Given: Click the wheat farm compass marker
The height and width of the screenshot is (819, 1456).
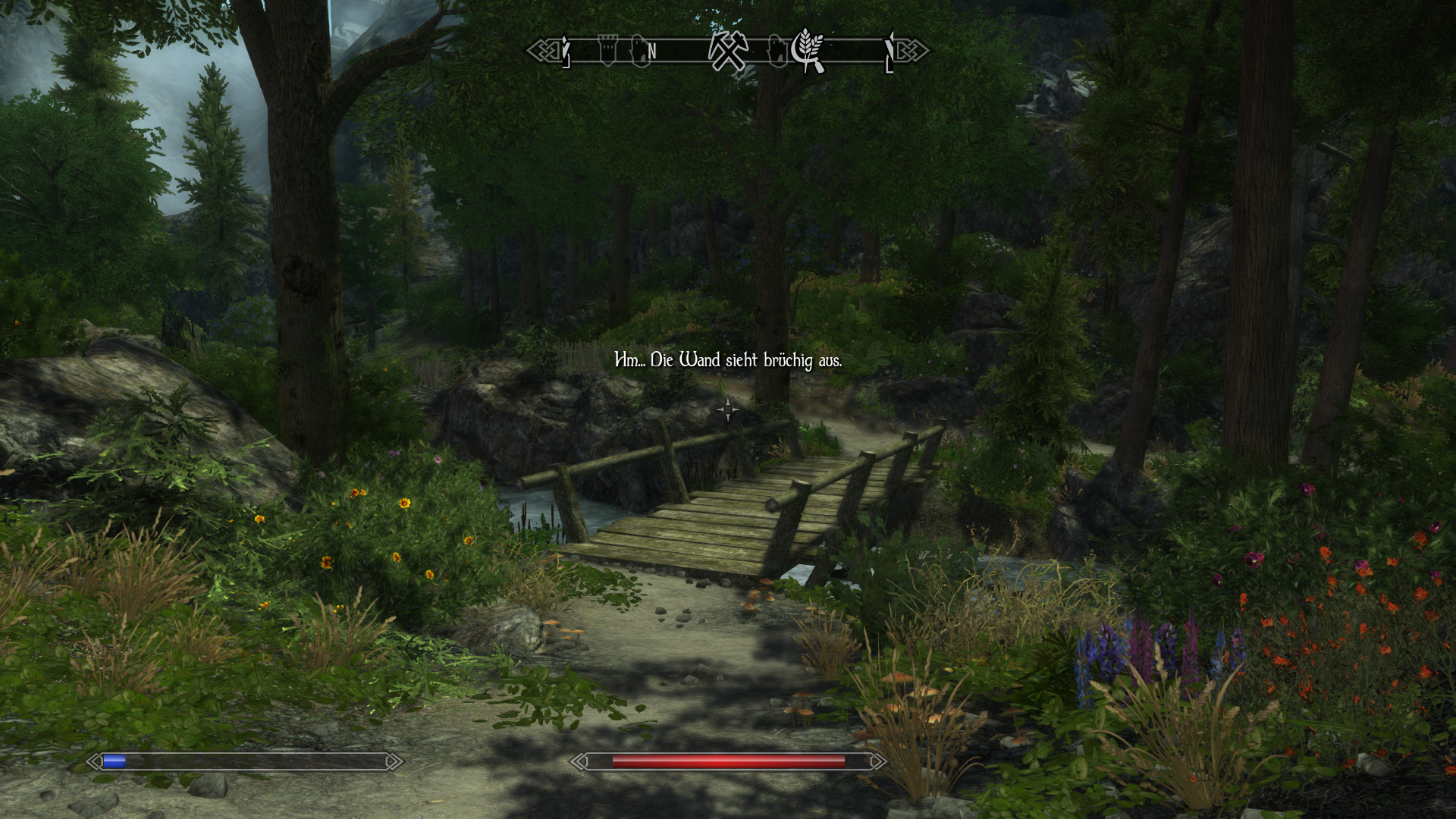Looking at the screenshot, I should (x=808, y=50).
